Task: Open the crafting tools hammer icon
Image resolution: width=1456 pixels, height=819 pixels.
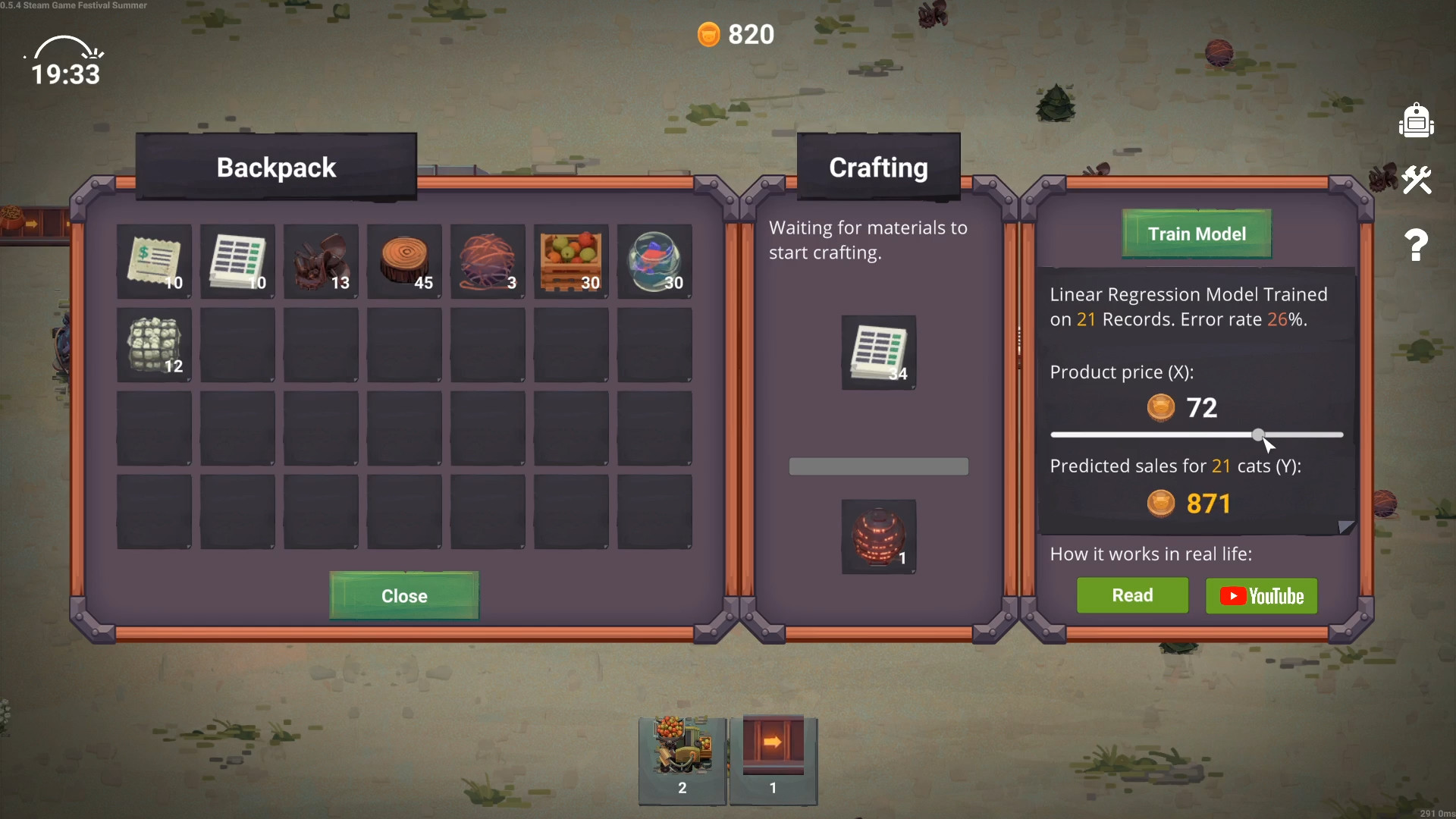Action: 1416,180
